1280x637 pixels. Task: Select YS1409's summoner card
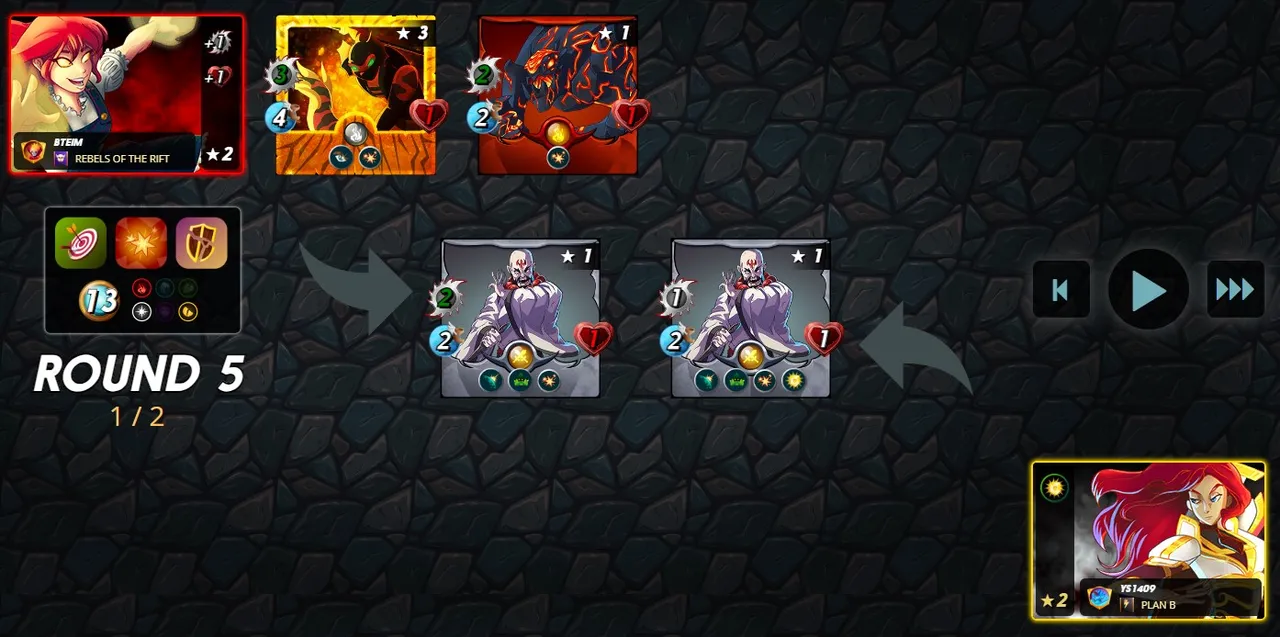[x=1149, y=540]
